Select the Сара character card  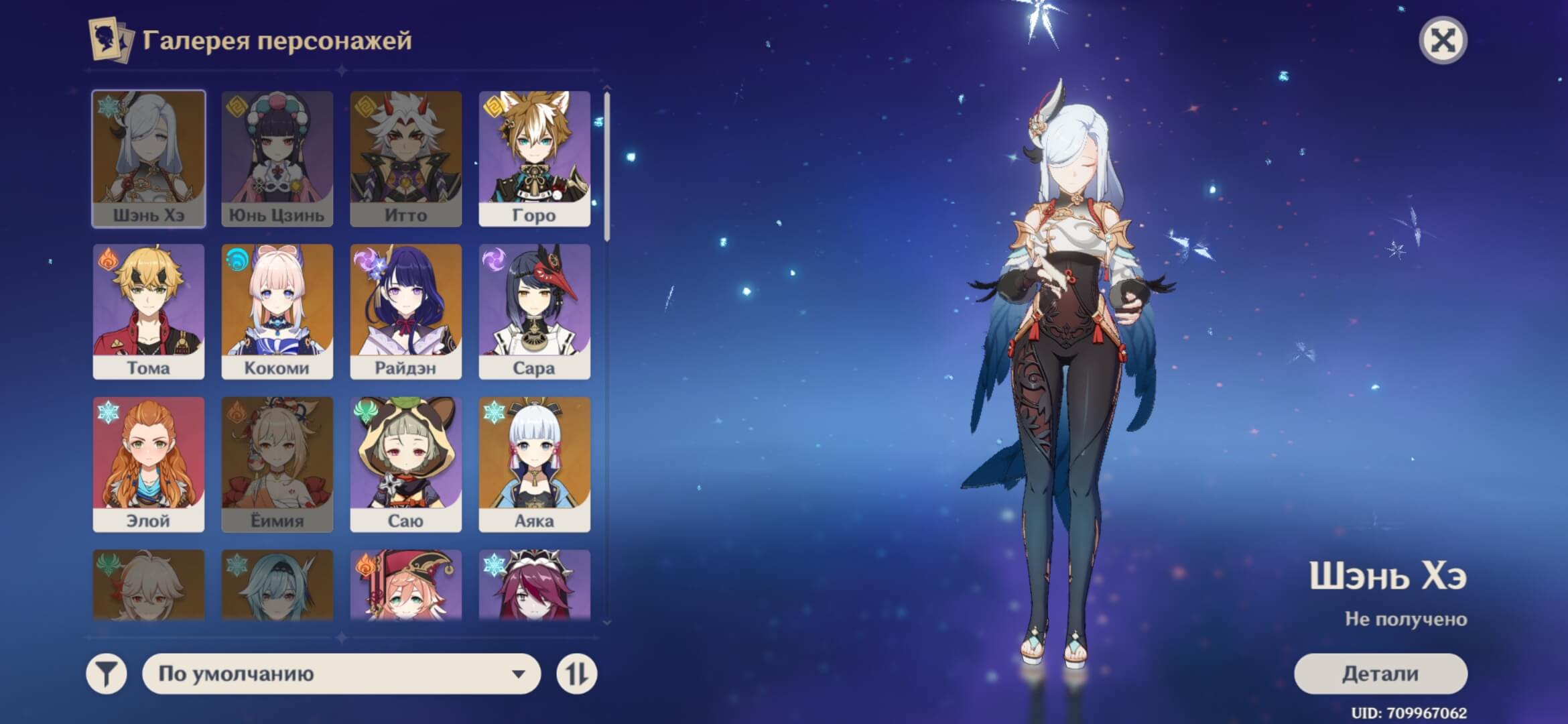click(x=534, y=312)
